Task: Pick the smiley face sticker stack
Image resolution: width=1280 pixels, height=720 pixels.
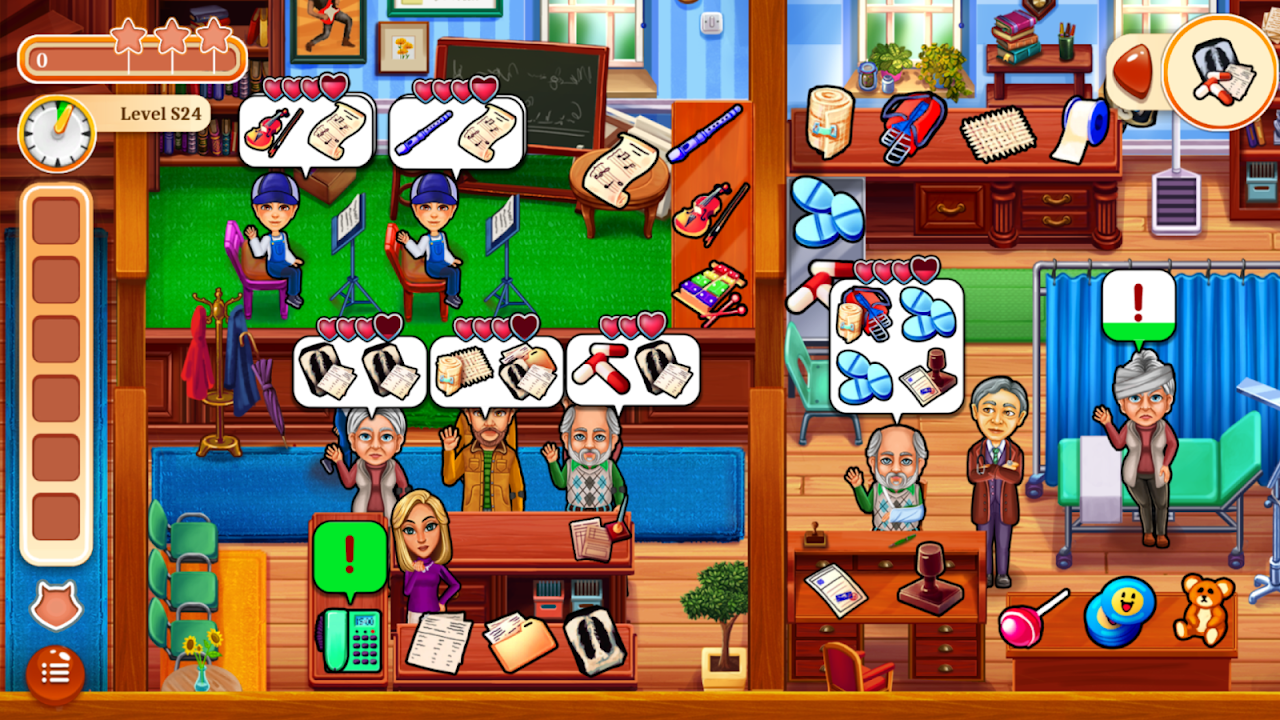Action: point(1119,612)
